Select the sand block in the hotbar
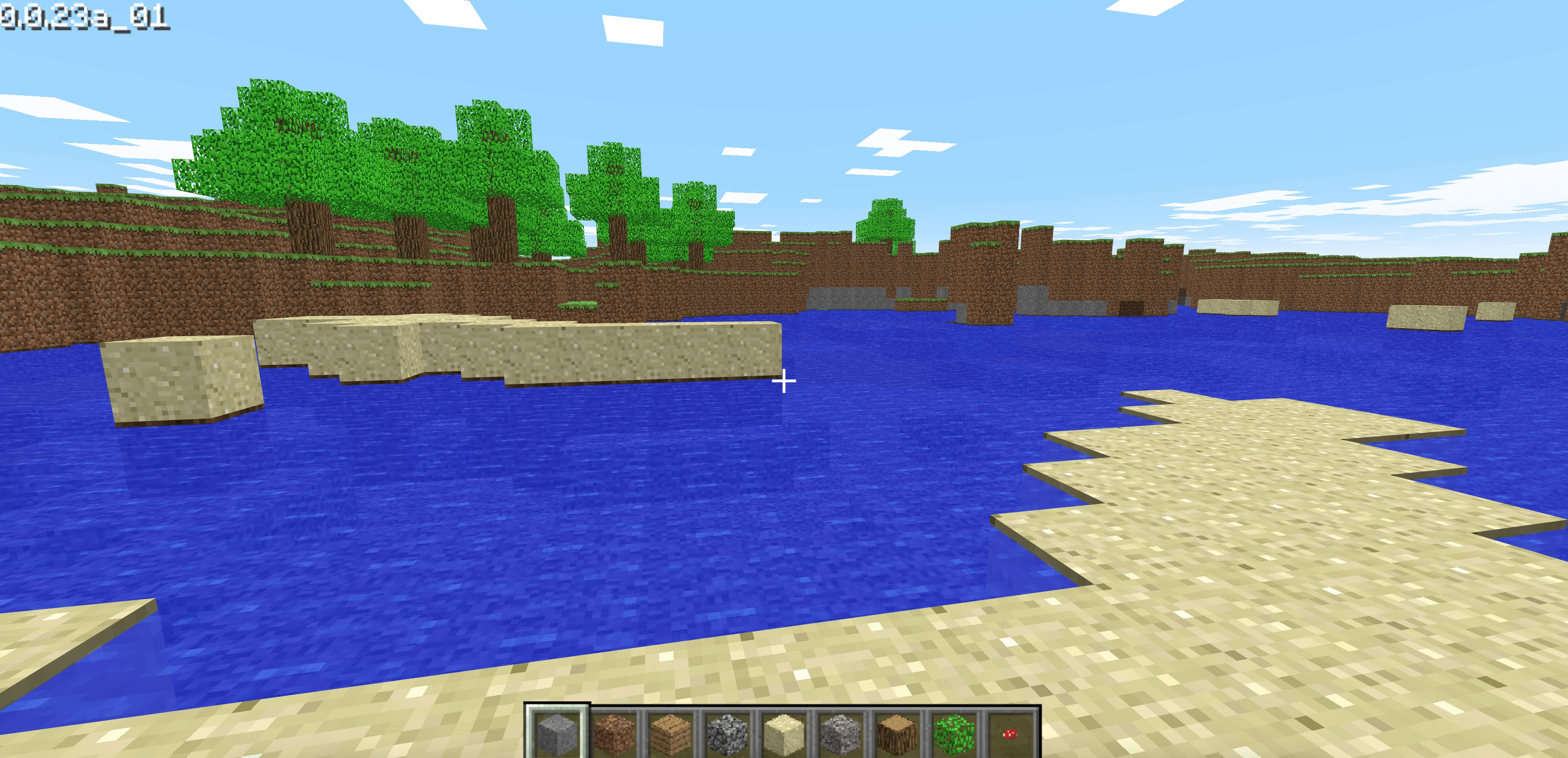This screenshot has height=758, width=1568. pyautogui.click(x=784, y=733)
